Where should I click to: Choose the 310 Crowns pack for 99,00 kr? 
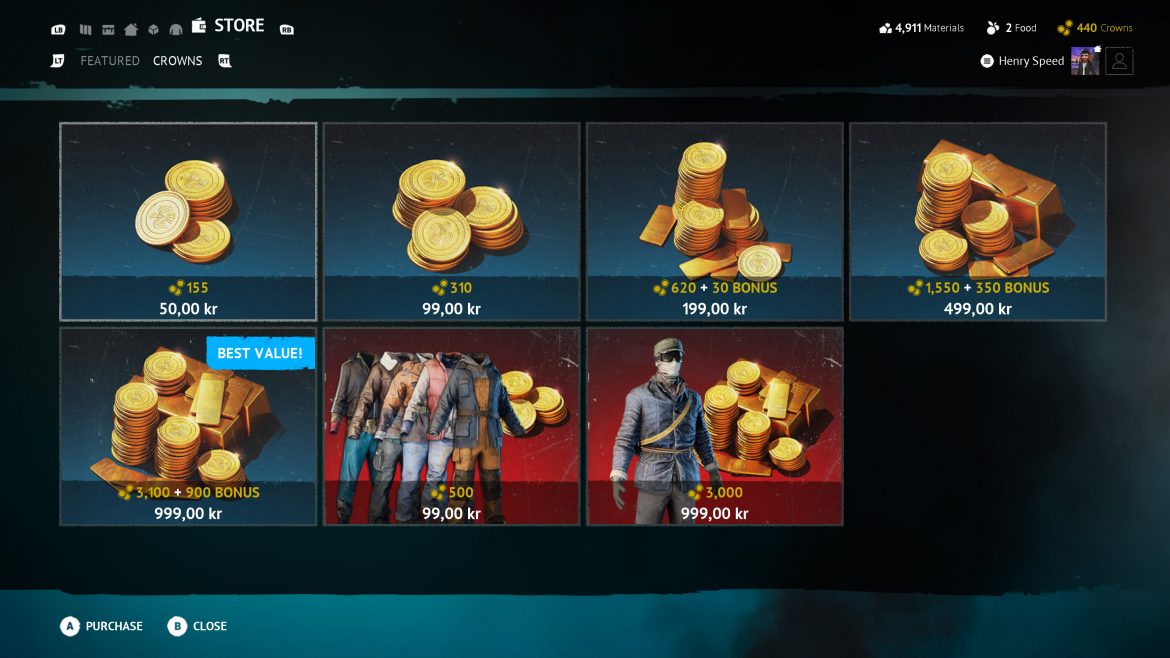click(451, 221)
